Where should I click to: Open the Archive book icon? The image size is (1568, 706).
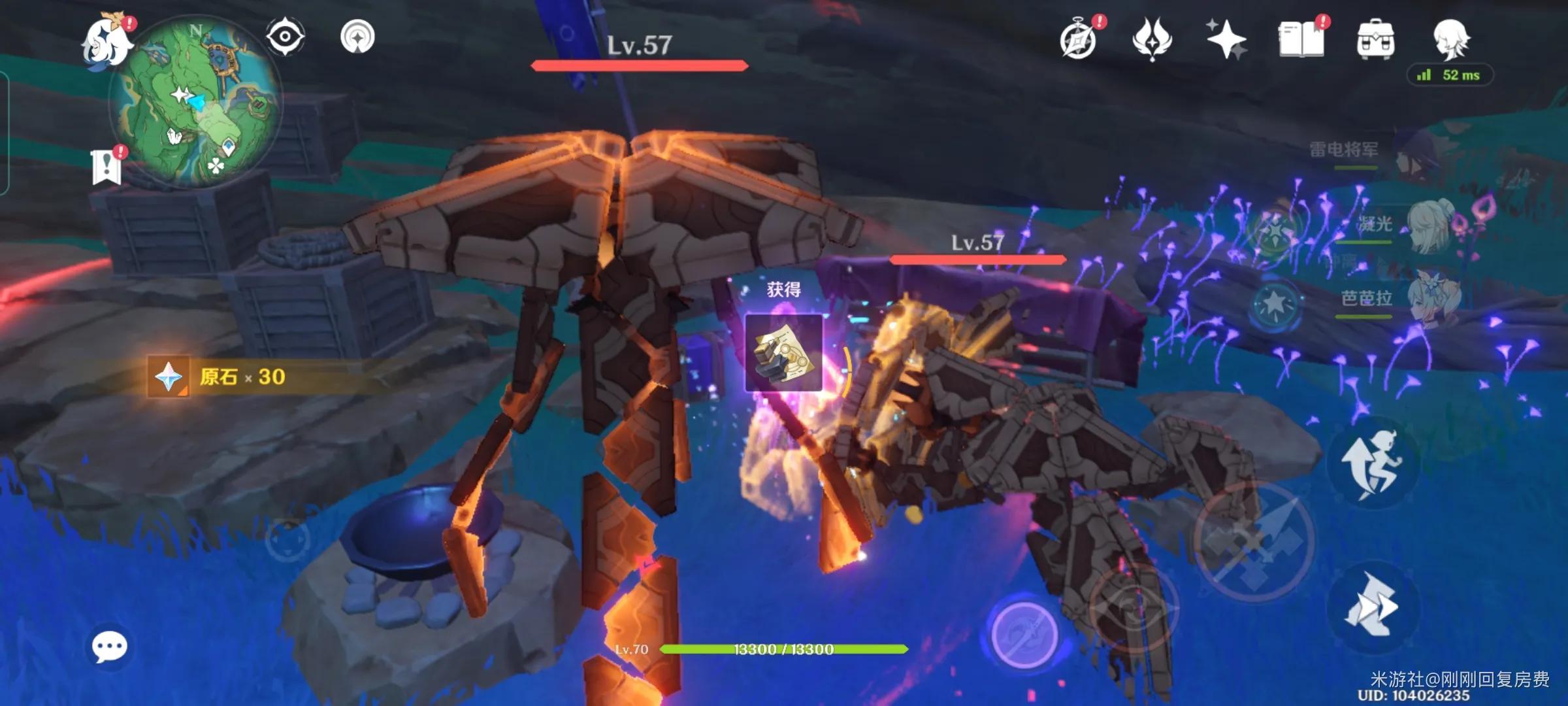pos(1302,41)
